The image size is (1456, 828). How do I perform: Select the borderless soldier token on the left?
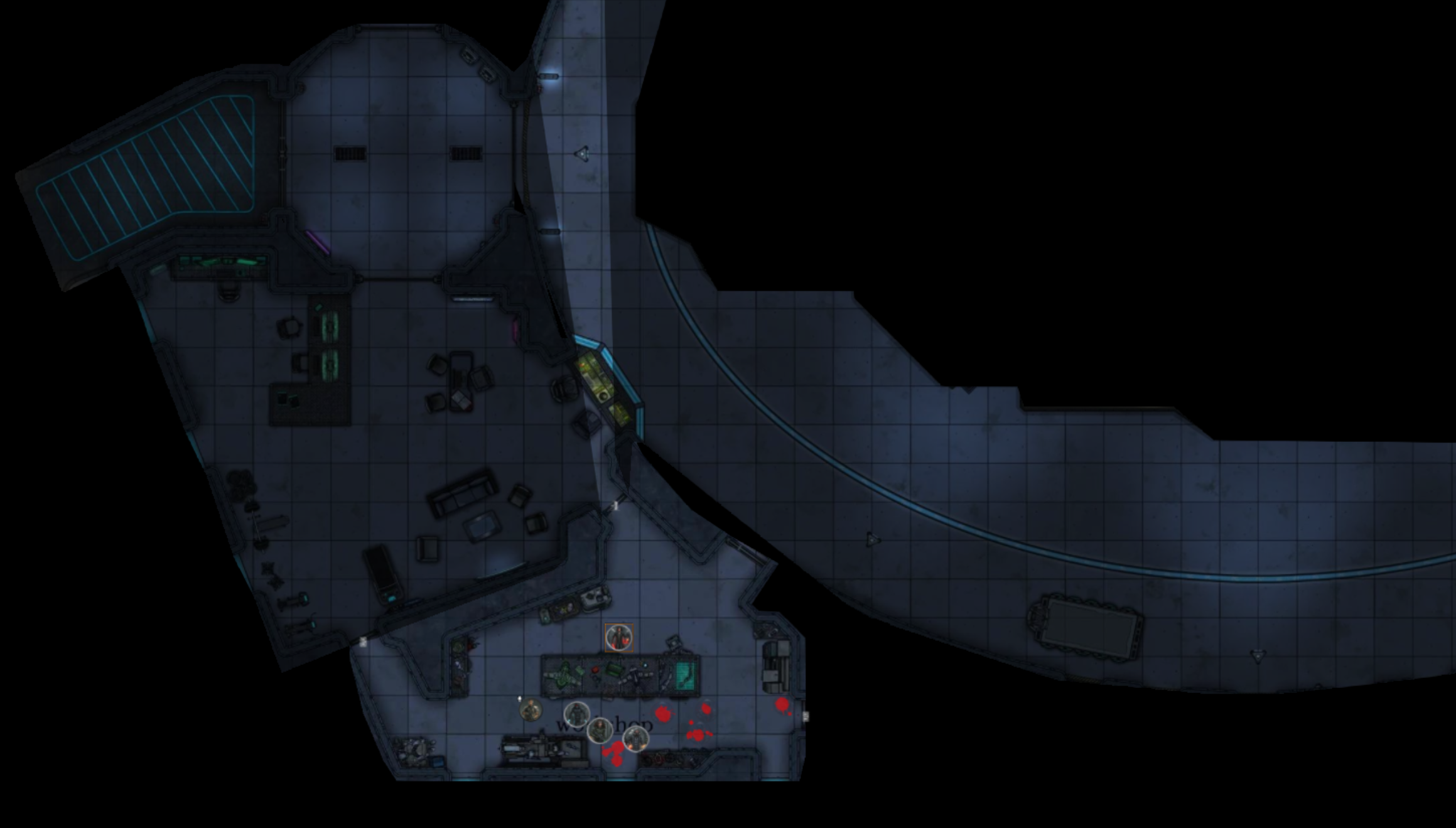[x=531, y=710]
